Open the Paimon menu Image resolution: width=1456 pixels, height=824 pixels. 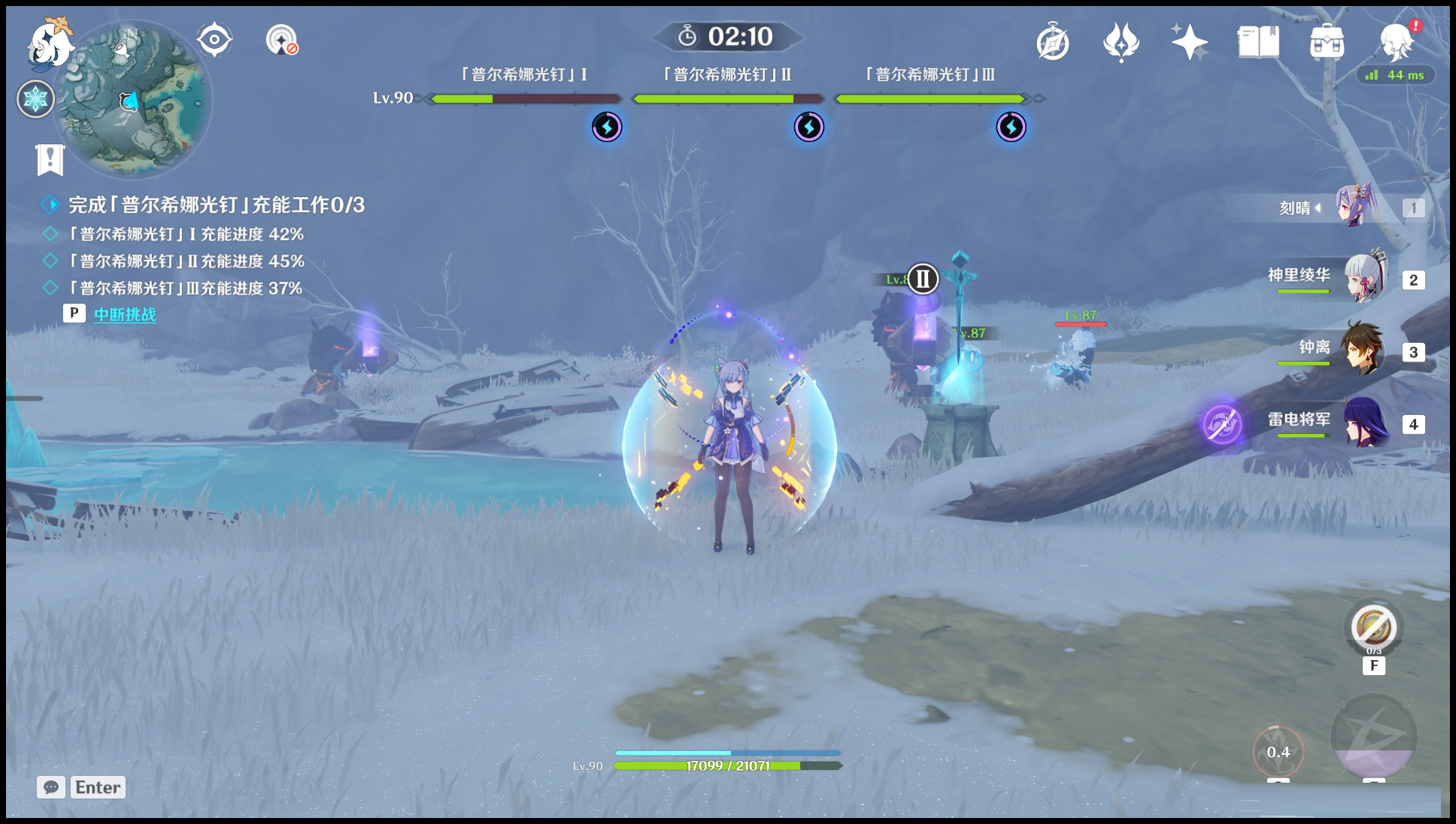(50, 44)
